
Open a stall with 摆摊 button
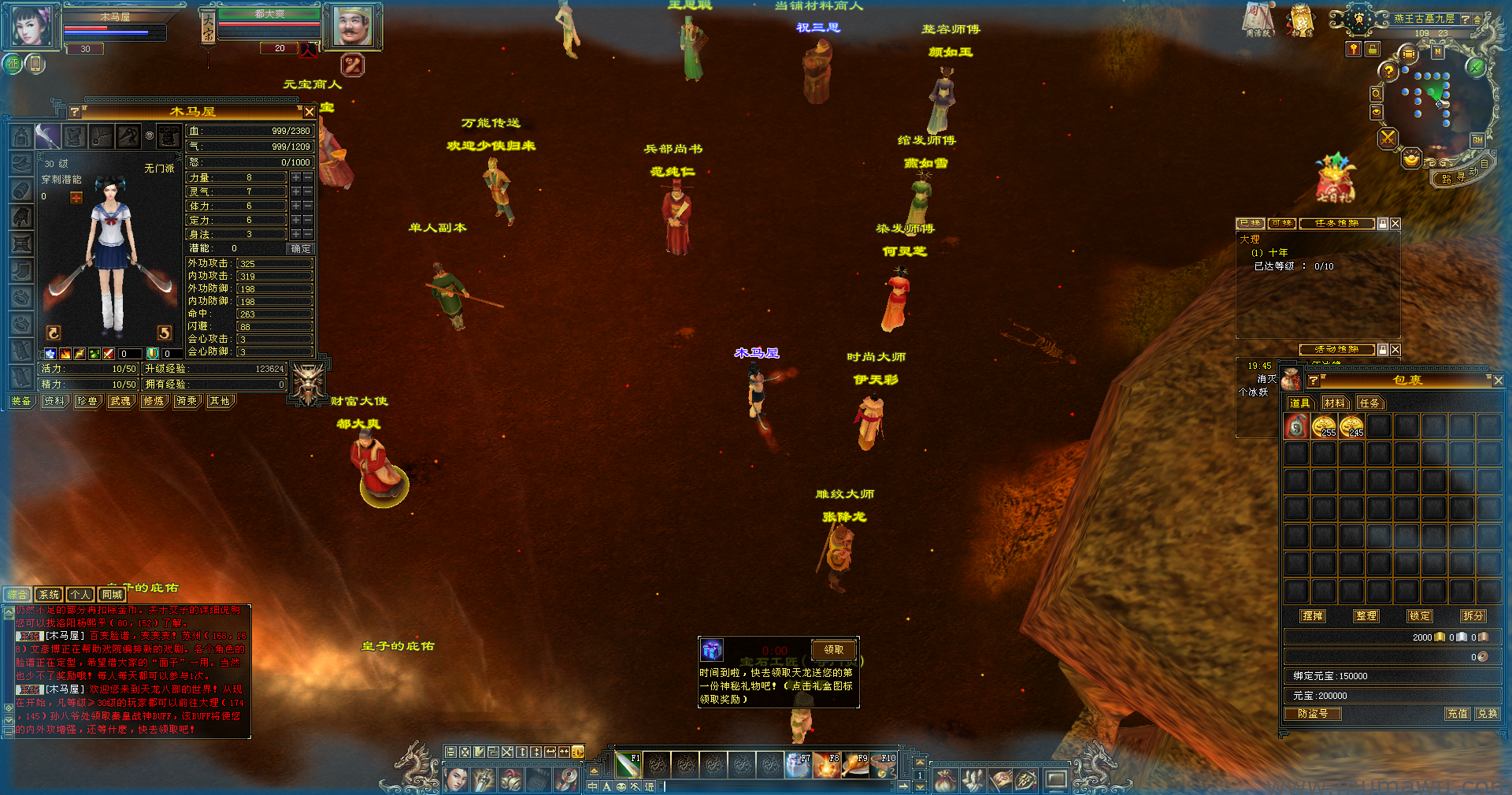click(x=1313, y=616)
